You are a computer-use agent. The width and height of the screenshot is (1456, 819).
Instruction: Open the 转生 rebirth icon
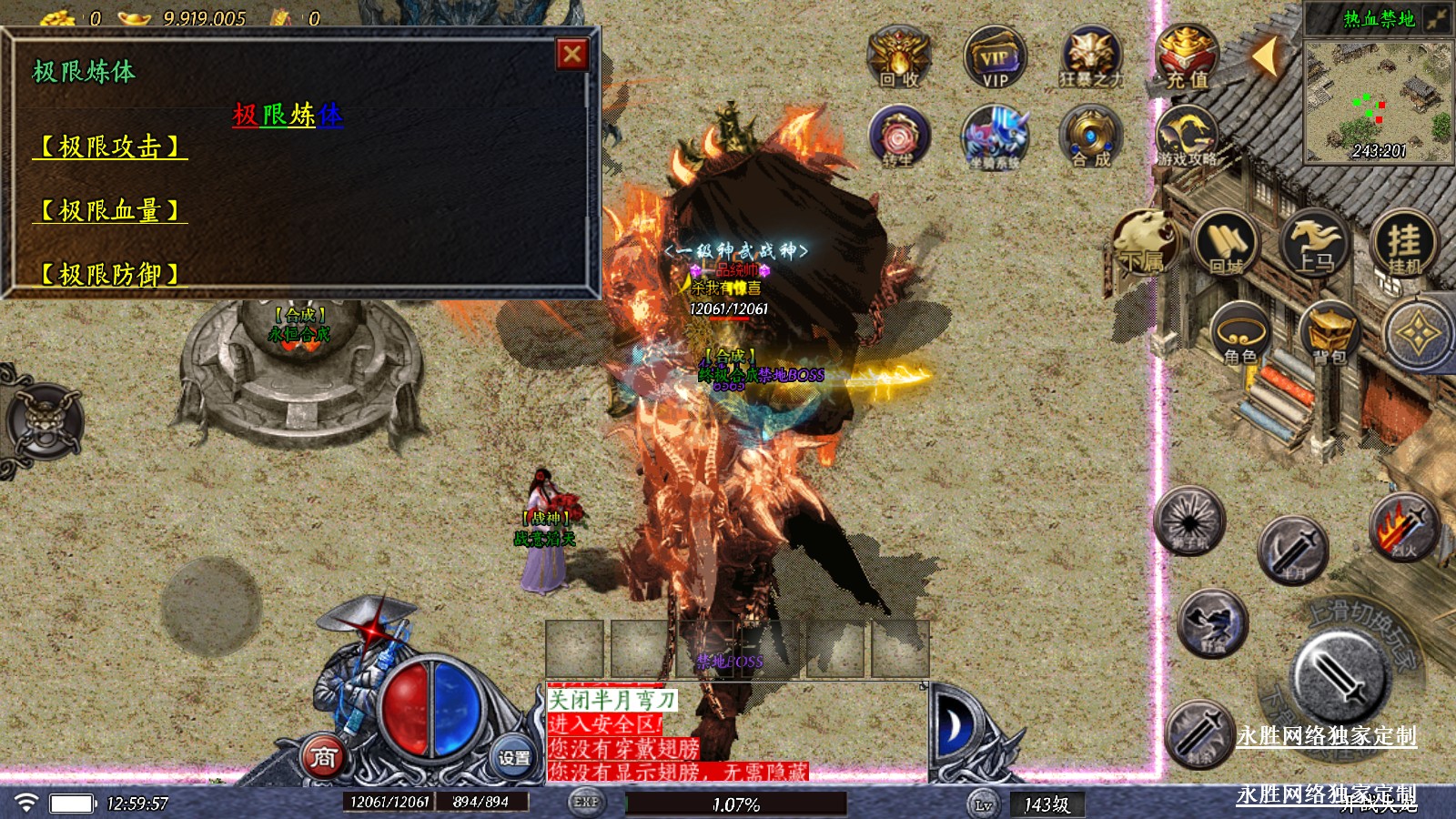[898, 136]
